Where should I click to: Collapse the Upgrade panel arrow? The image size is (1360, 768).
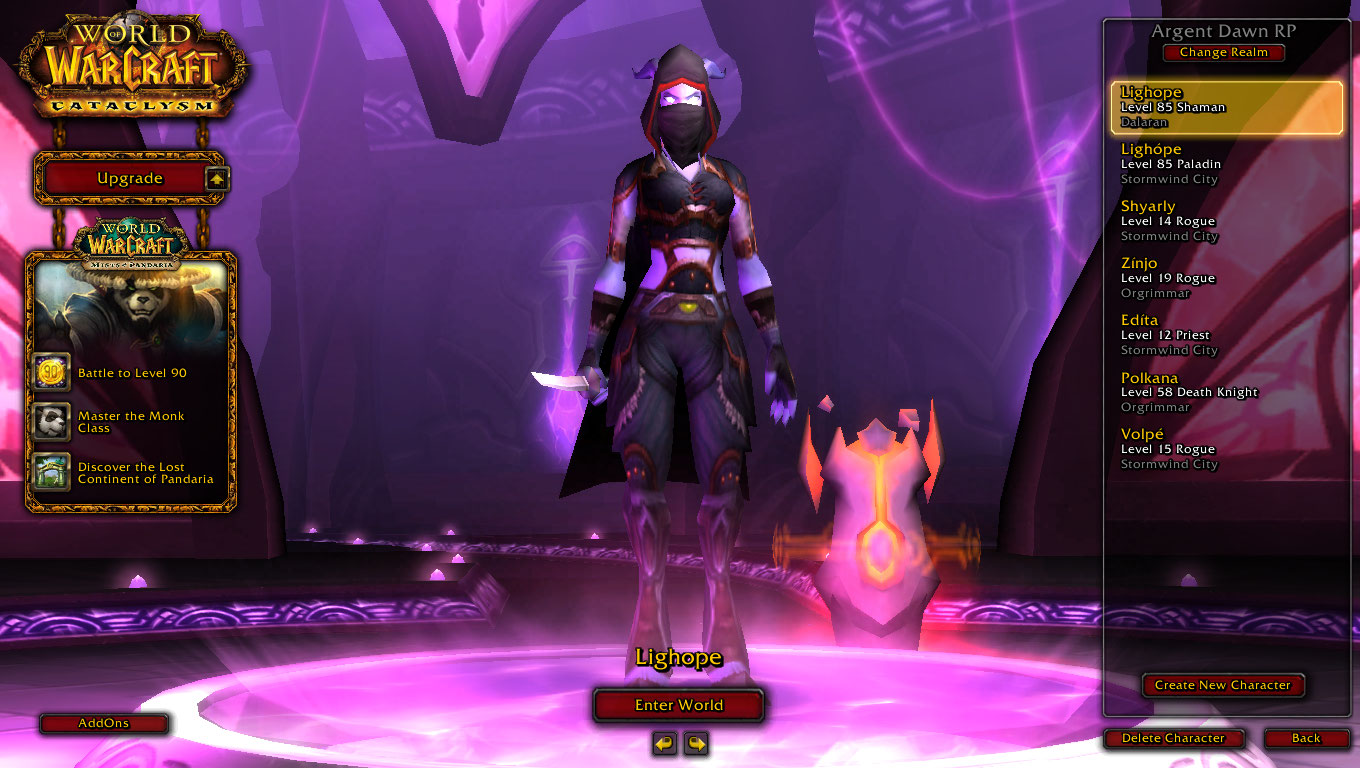tap(217, 179)
